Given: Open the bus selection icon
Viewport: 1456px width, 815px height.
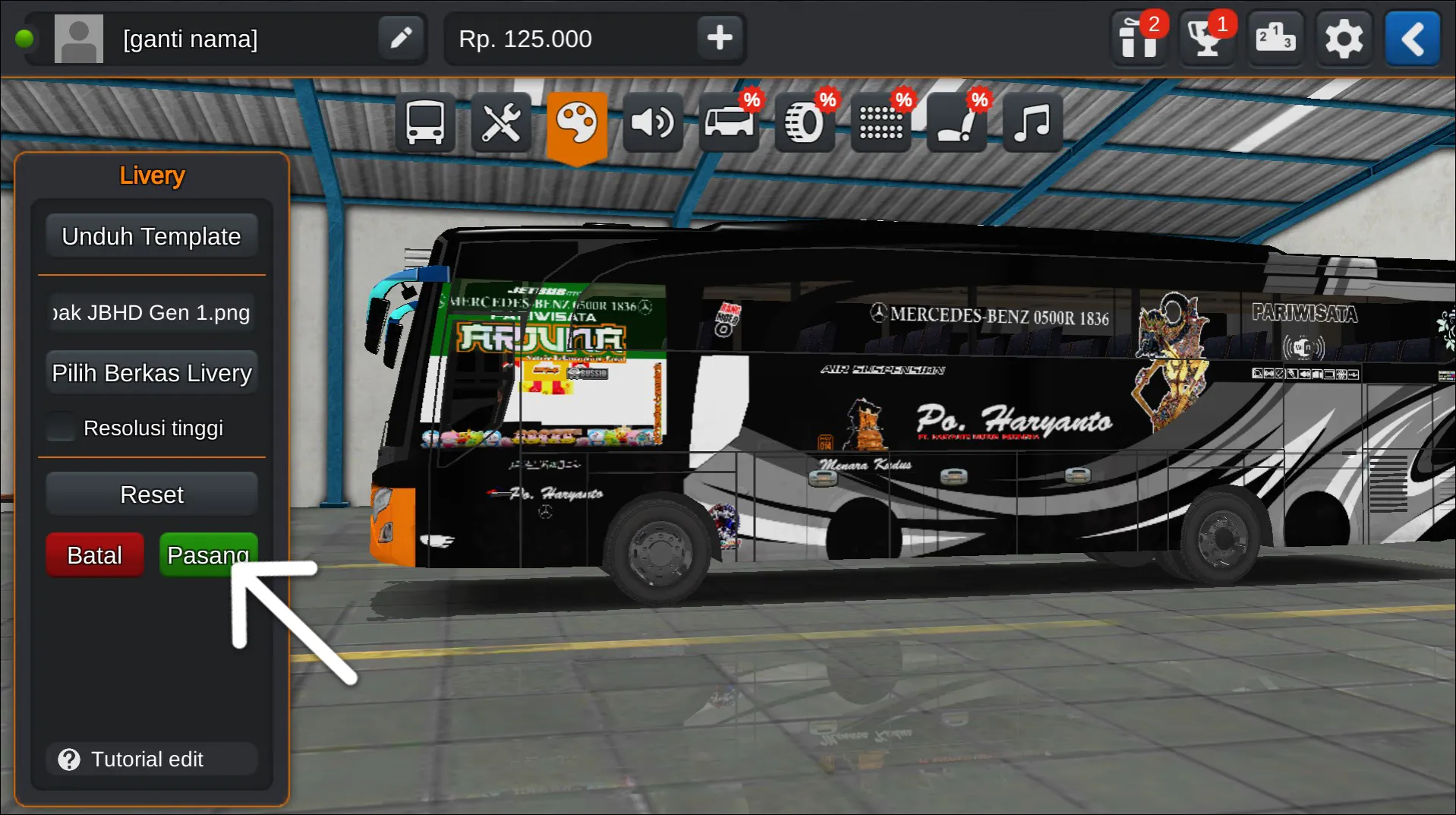Looking at the screenshot, I should pos(424,122).
